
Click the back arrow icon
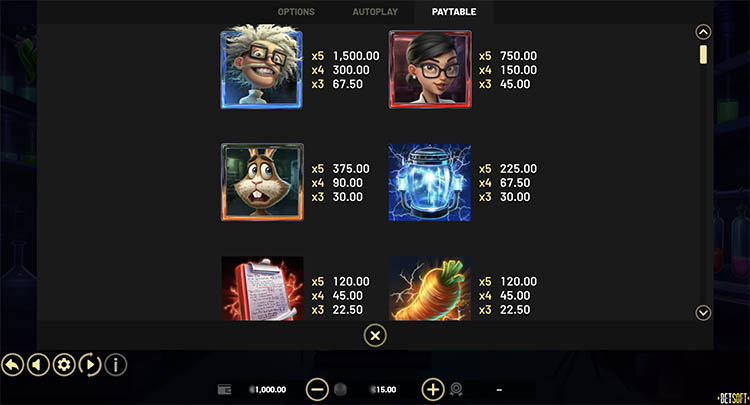pyautogui.click(x=14, y=364)
